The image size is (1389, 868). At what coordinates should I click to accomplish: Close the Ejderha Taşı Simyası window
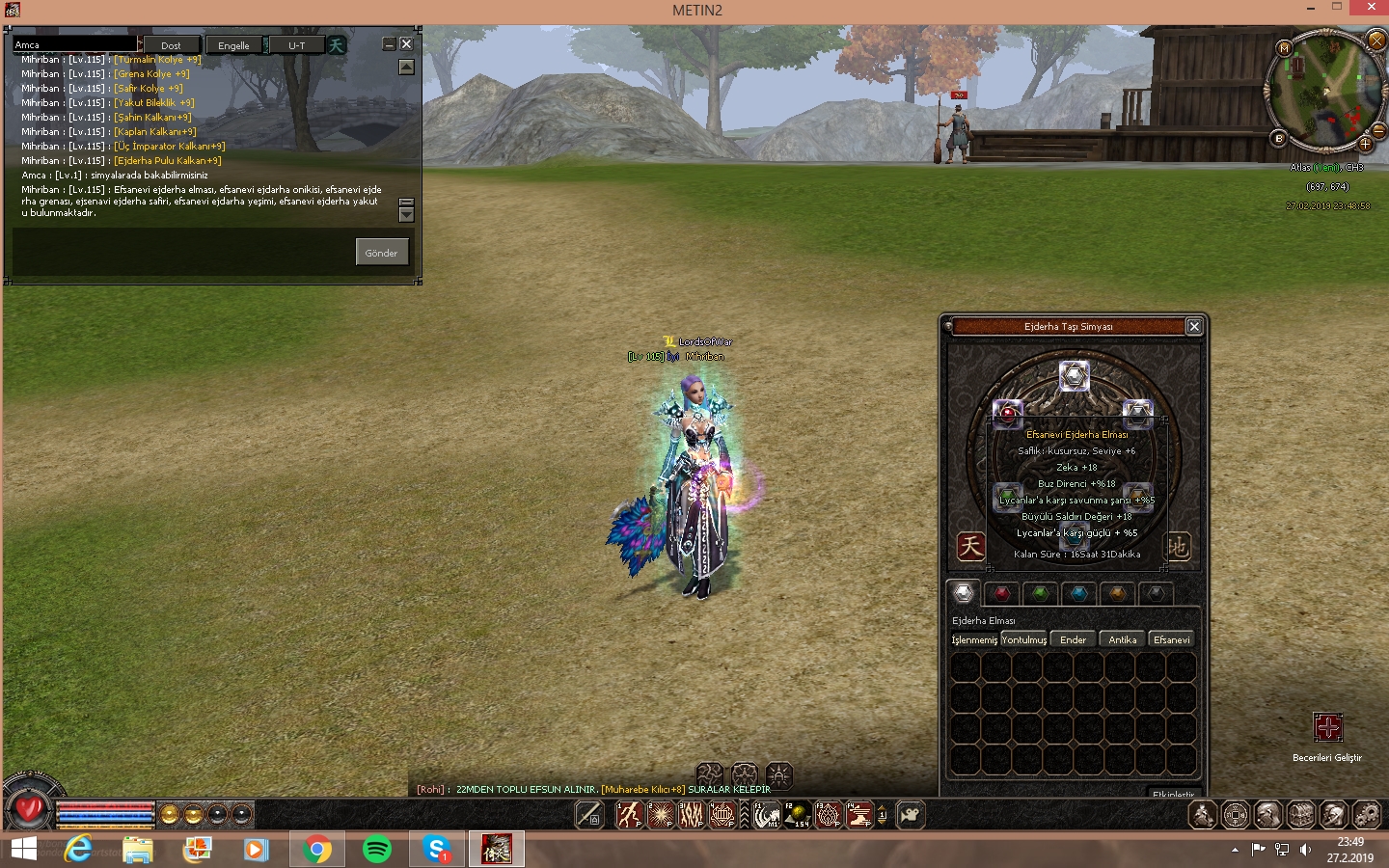(1194, 327)
